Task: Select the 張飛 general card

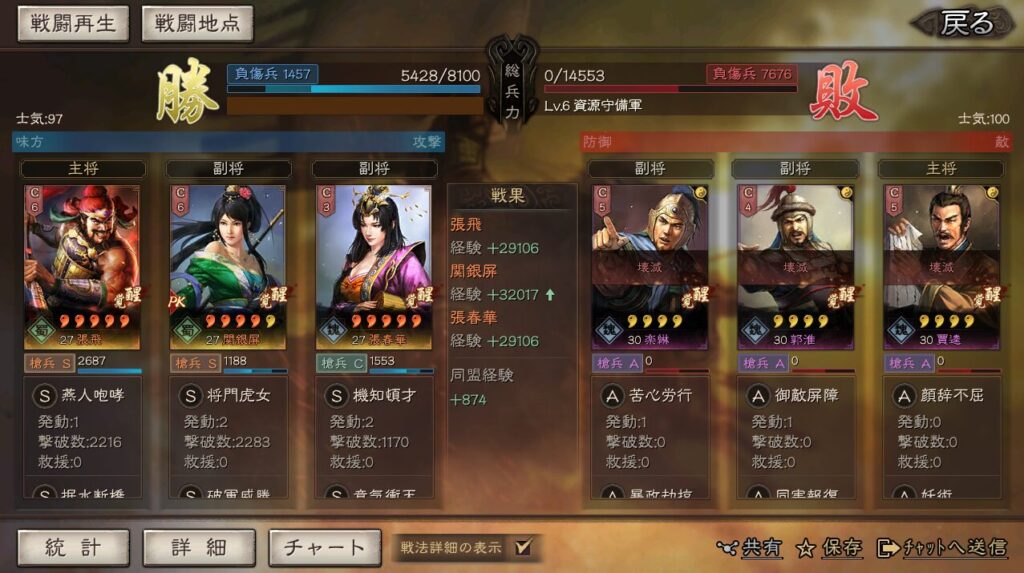Action: (82, 265)
